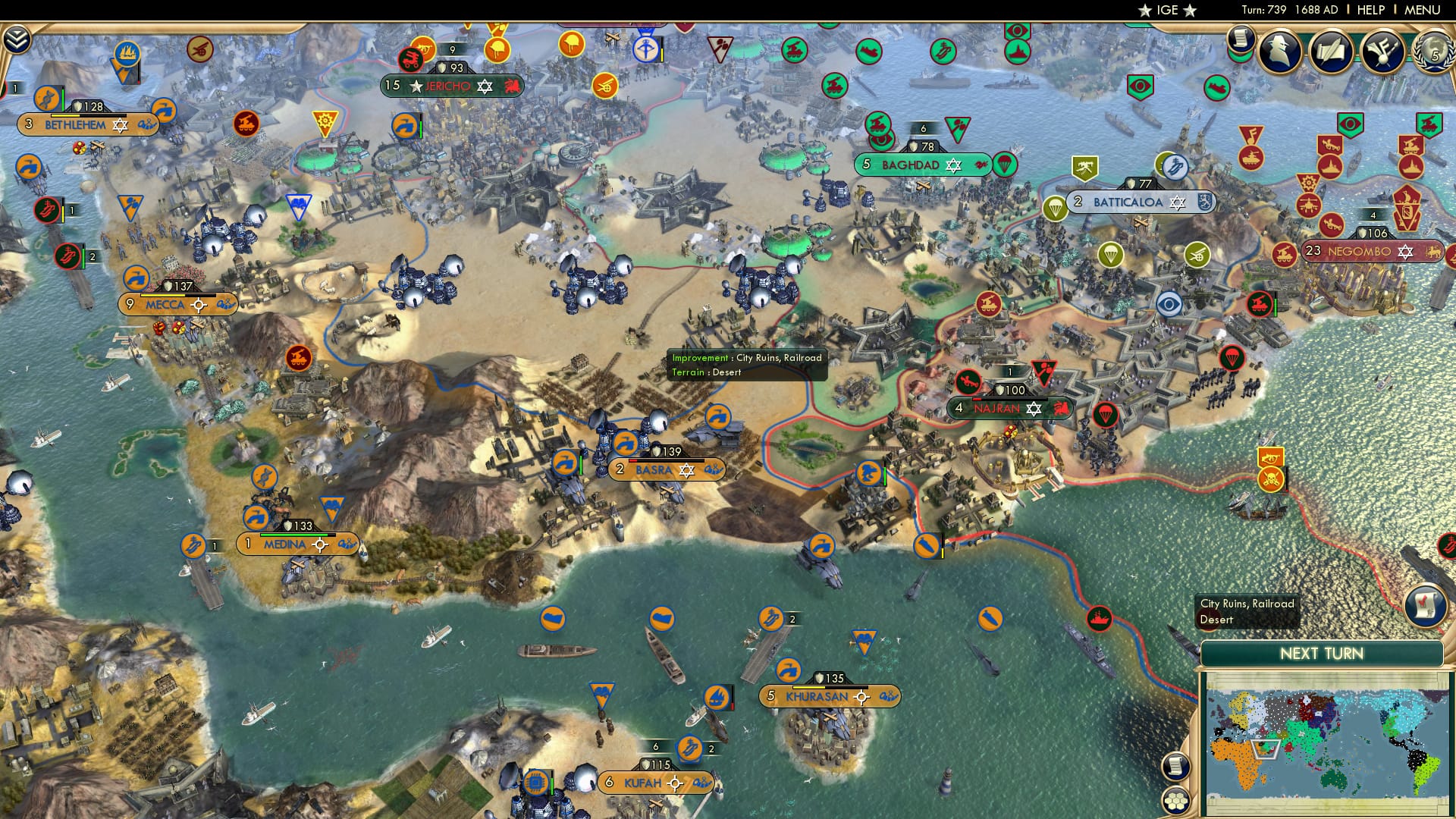Click the notification scroll icon below MENU
Screen dimensions: 1456x819
tap(1241, 39)
